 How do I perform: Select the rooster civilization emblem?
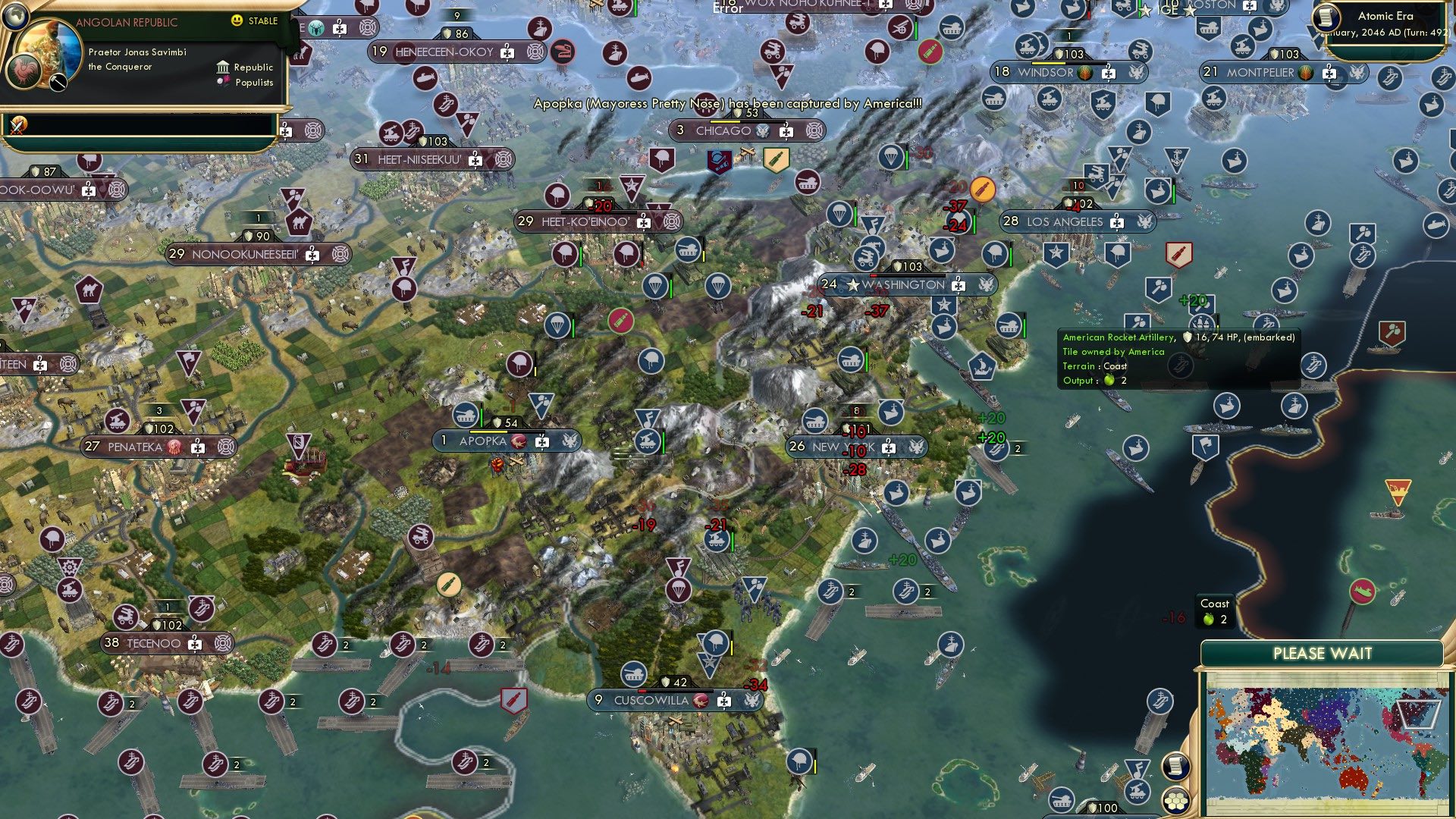(23, 71)
